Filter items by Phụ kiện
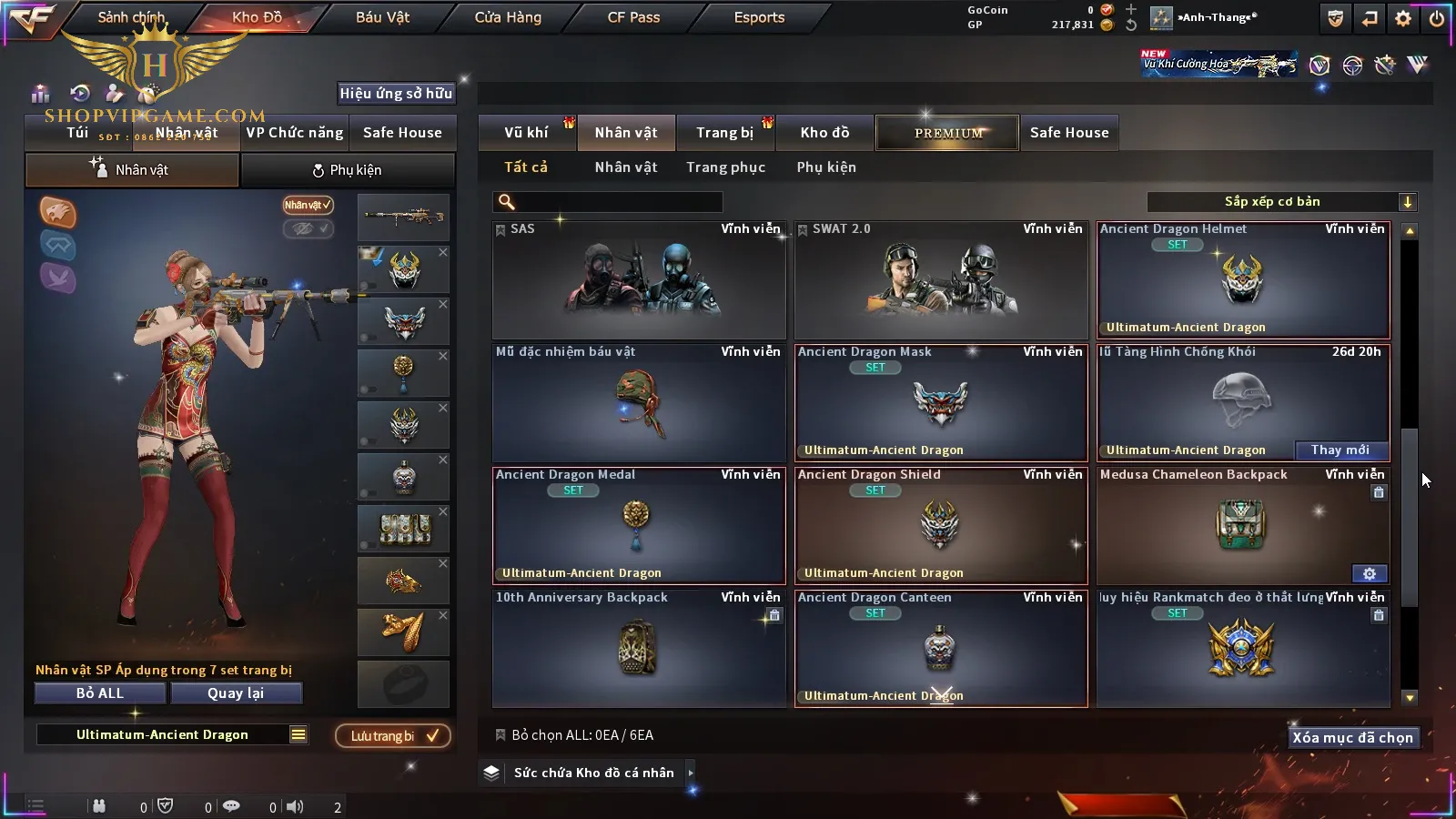Screen dimensions: 1456x819 pos(826,167)
